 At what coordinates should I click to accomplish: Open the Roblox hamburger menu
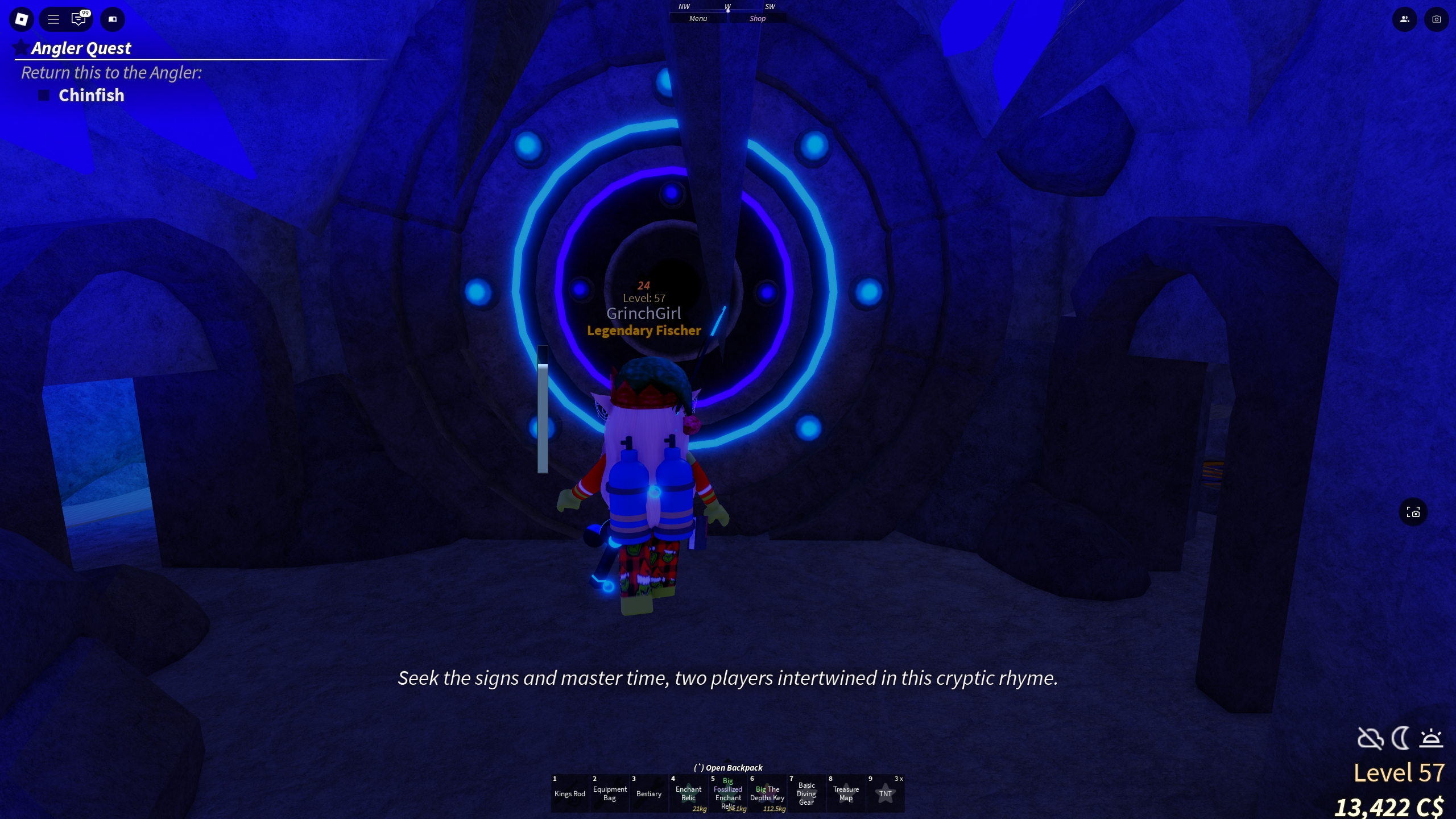pos(53,19)
